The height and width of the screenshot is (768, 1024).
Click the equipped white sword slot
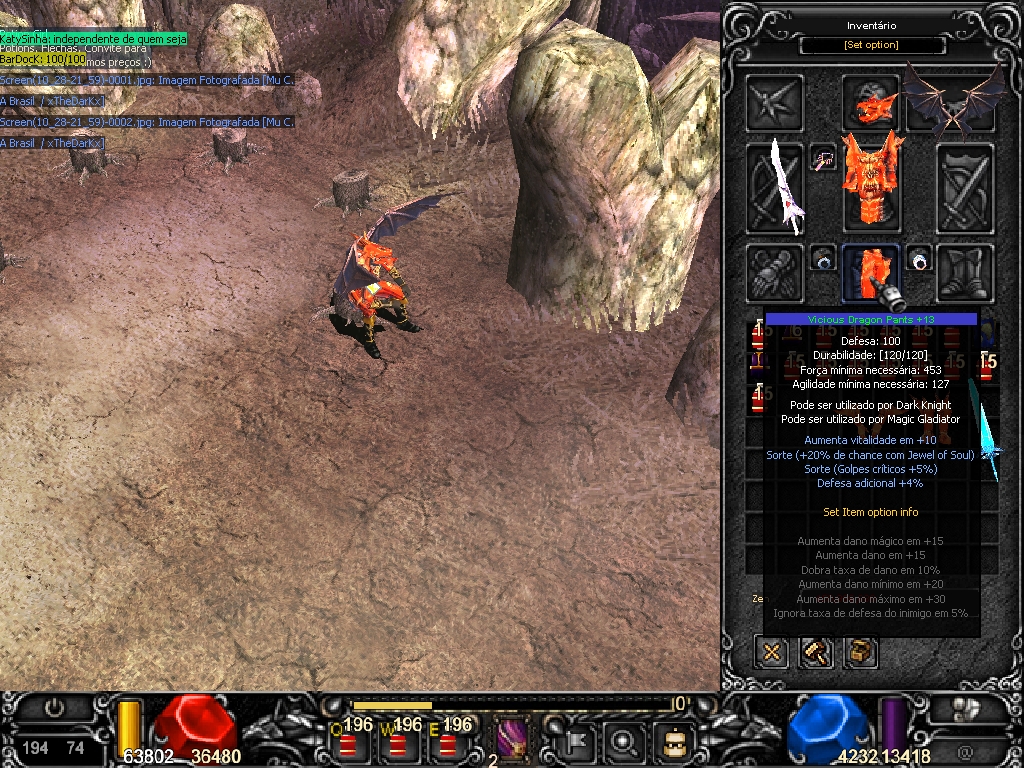click(x=776, y=188)
